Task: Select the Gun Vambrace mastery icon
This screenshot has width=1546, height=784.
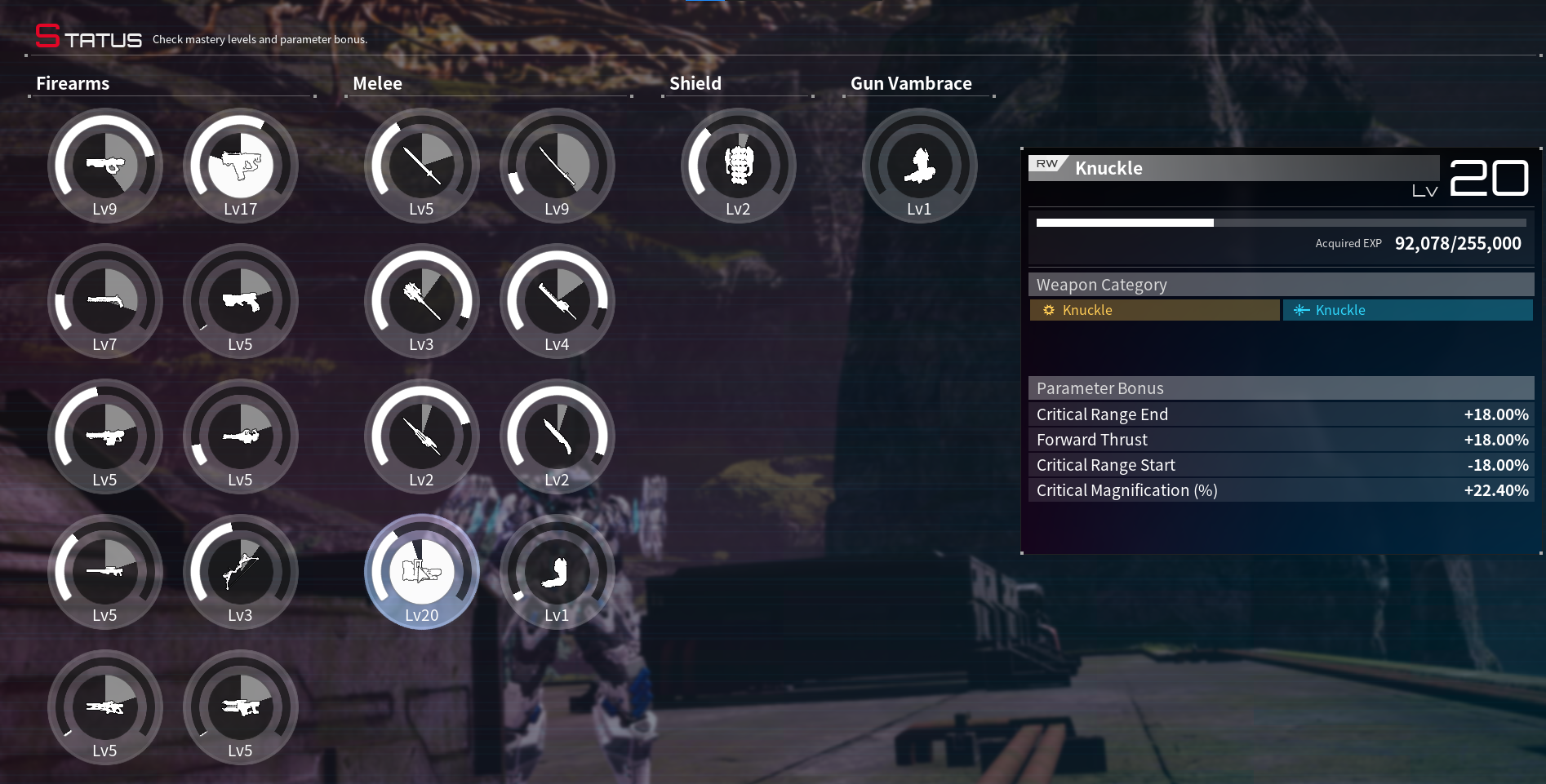Action: [x=919, y=166]
